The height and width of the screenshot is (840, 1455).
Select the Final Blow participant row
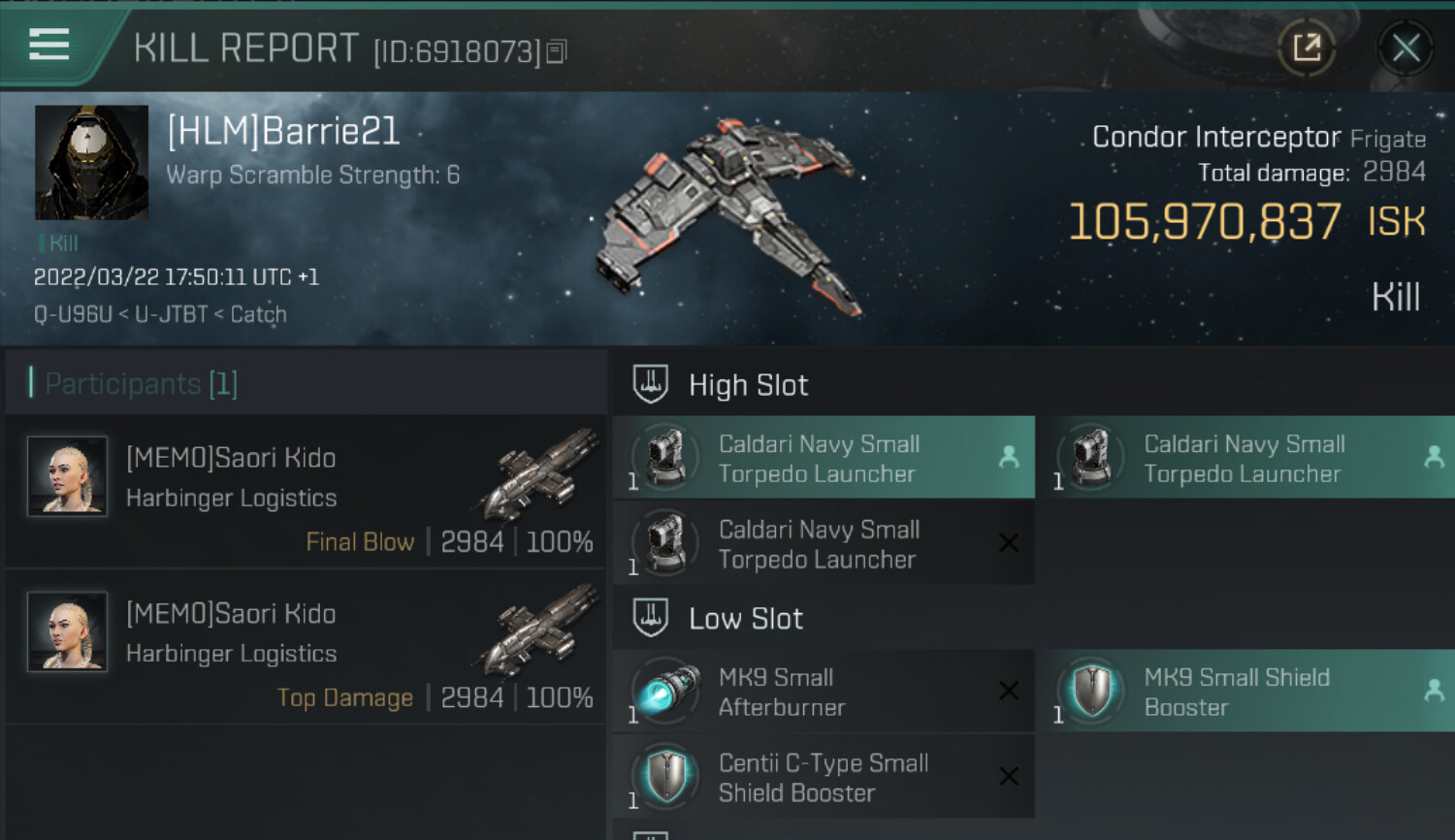point(306,493)
